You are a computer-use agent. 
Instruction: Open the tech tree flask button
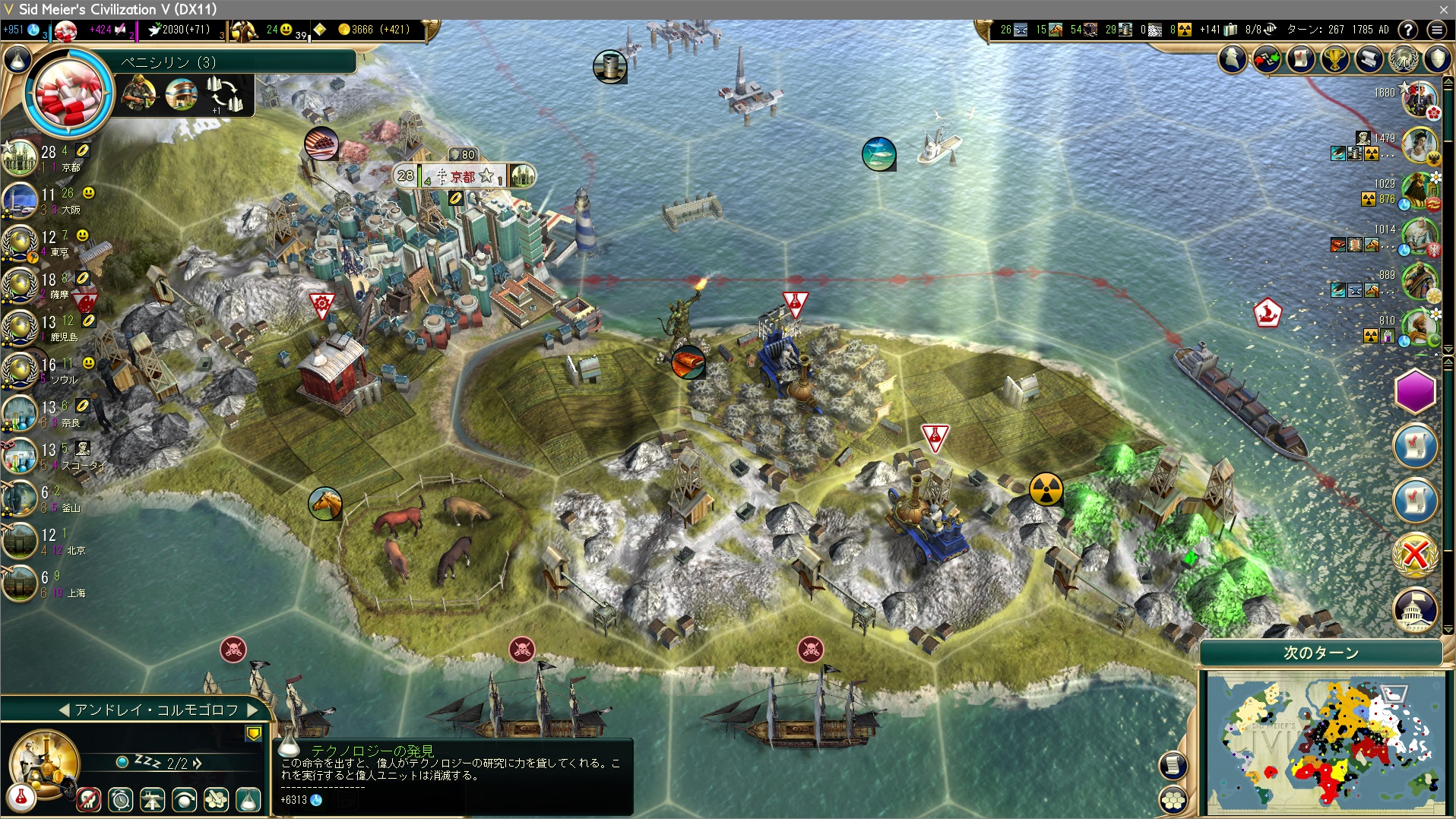point(18,59)
